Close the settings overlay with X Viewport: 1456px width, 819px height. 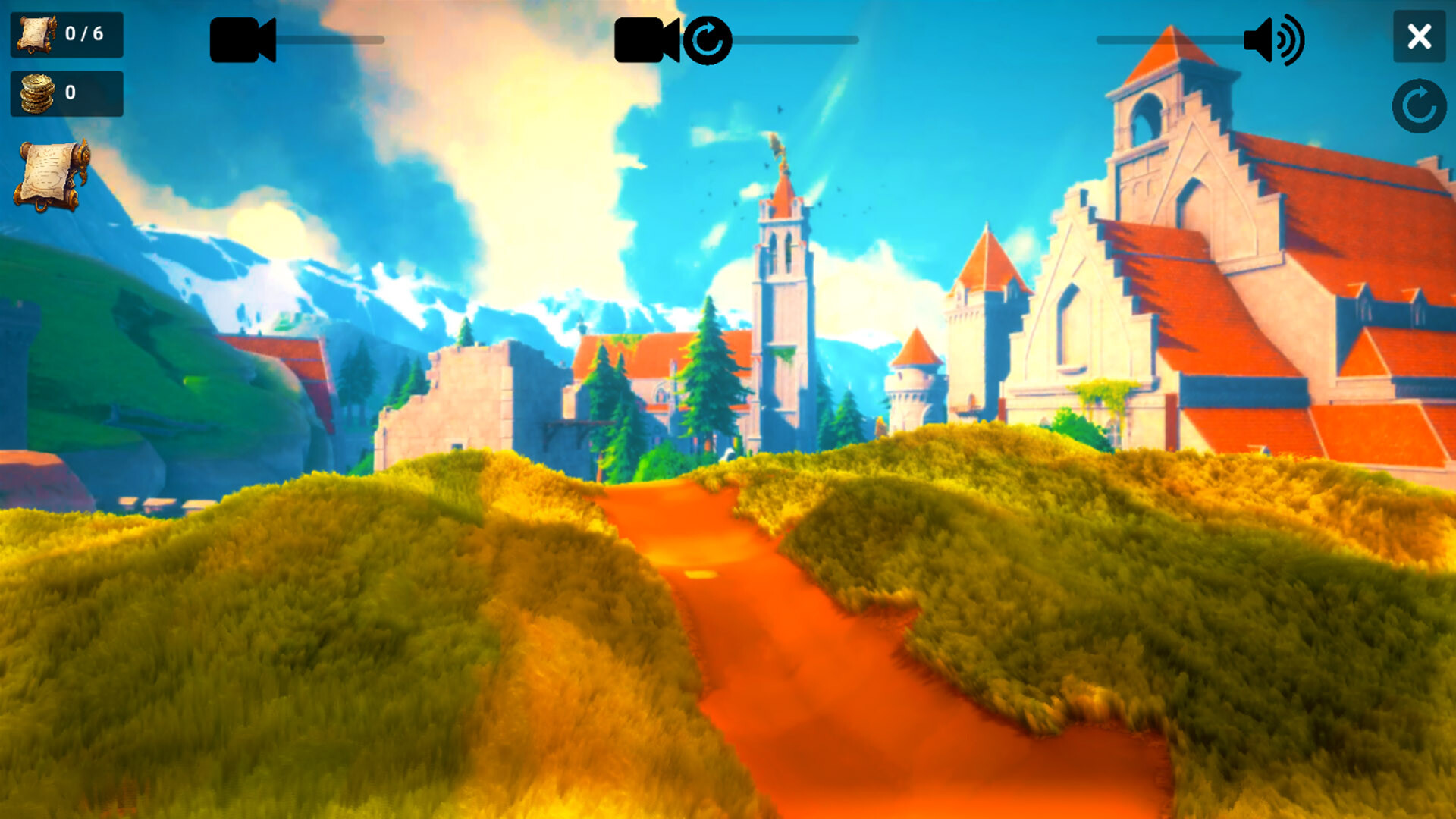pyautogui.click(x=1419, y=36)
